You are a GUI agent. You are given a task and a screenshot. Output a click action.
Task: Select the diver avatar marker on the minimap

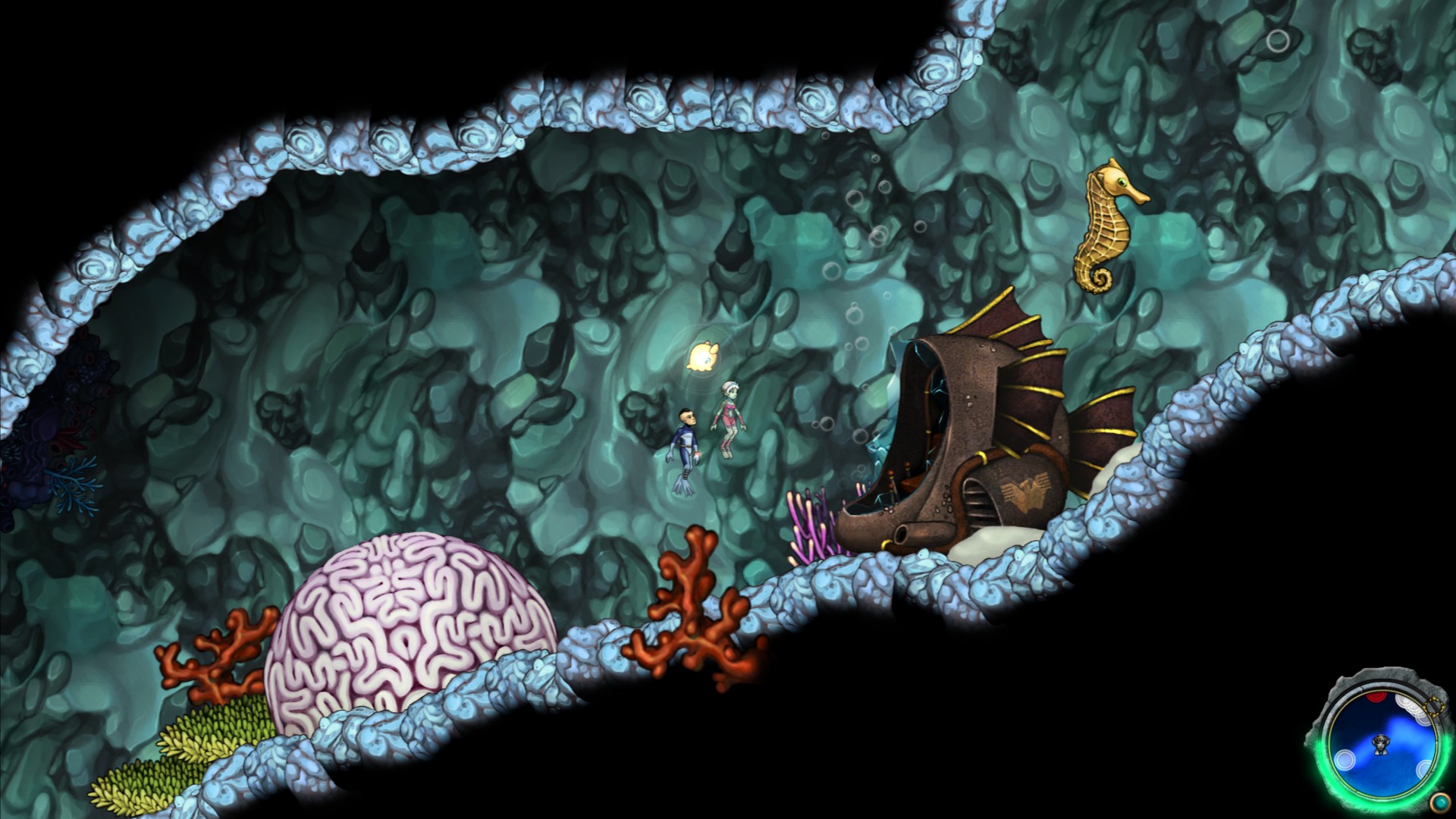pos(1382,745)
